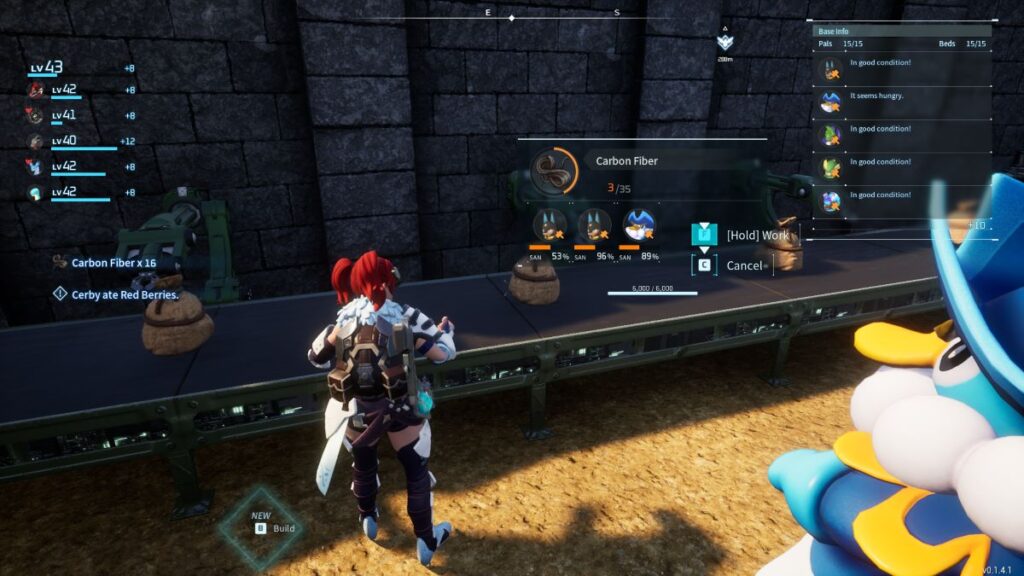Pick the worker pal with 53% SAN
Image resolution: width=1024 pixels, height=576 pixels.
tap(549, 225)
